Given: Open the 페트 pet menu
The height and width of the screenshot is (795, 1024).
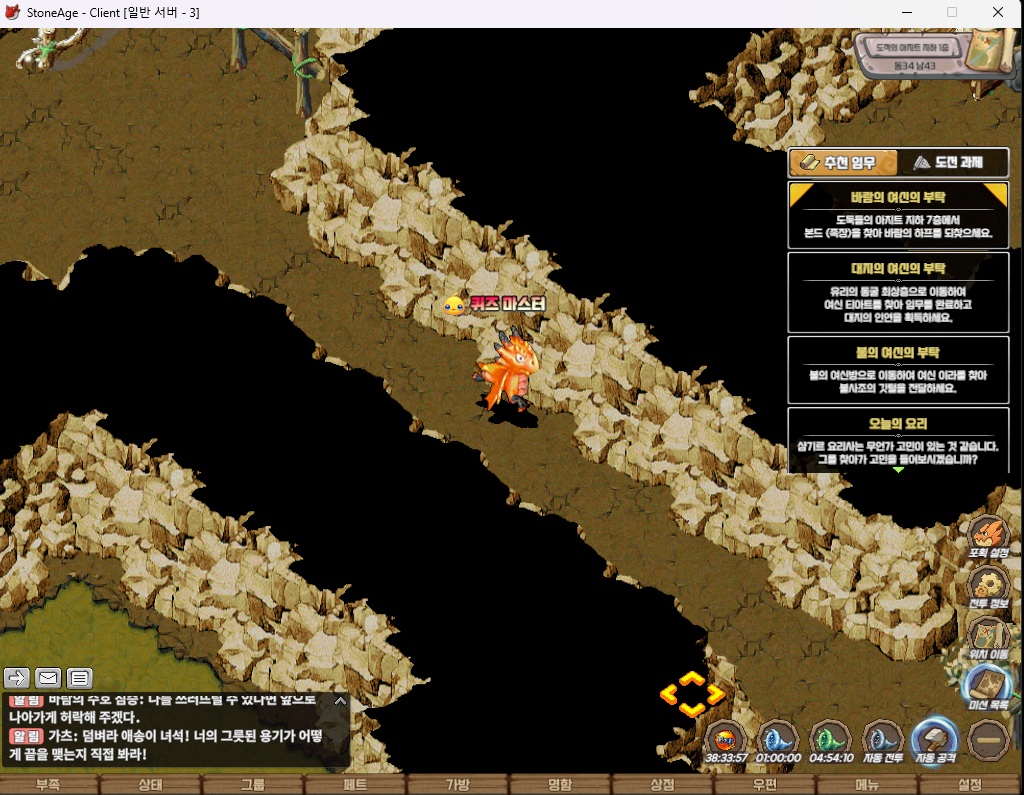Looking at the screenshot, I should 355,785.
